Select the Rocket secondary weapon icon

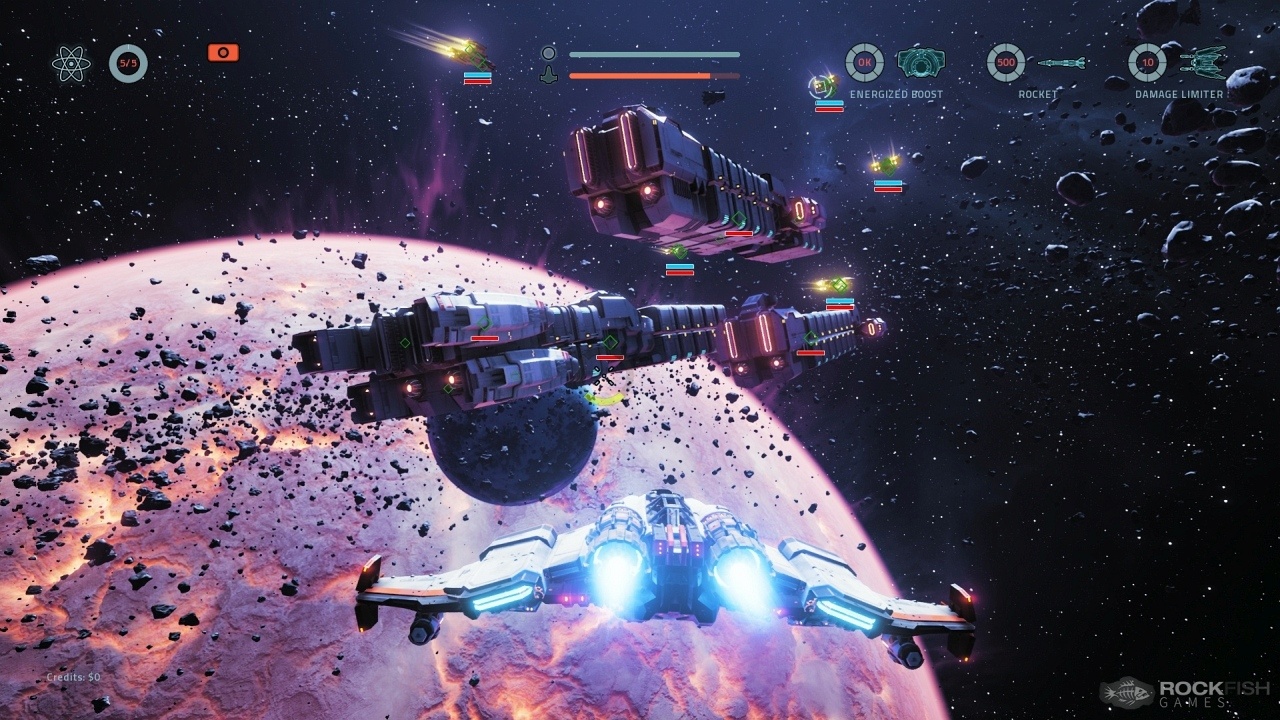1061,63
